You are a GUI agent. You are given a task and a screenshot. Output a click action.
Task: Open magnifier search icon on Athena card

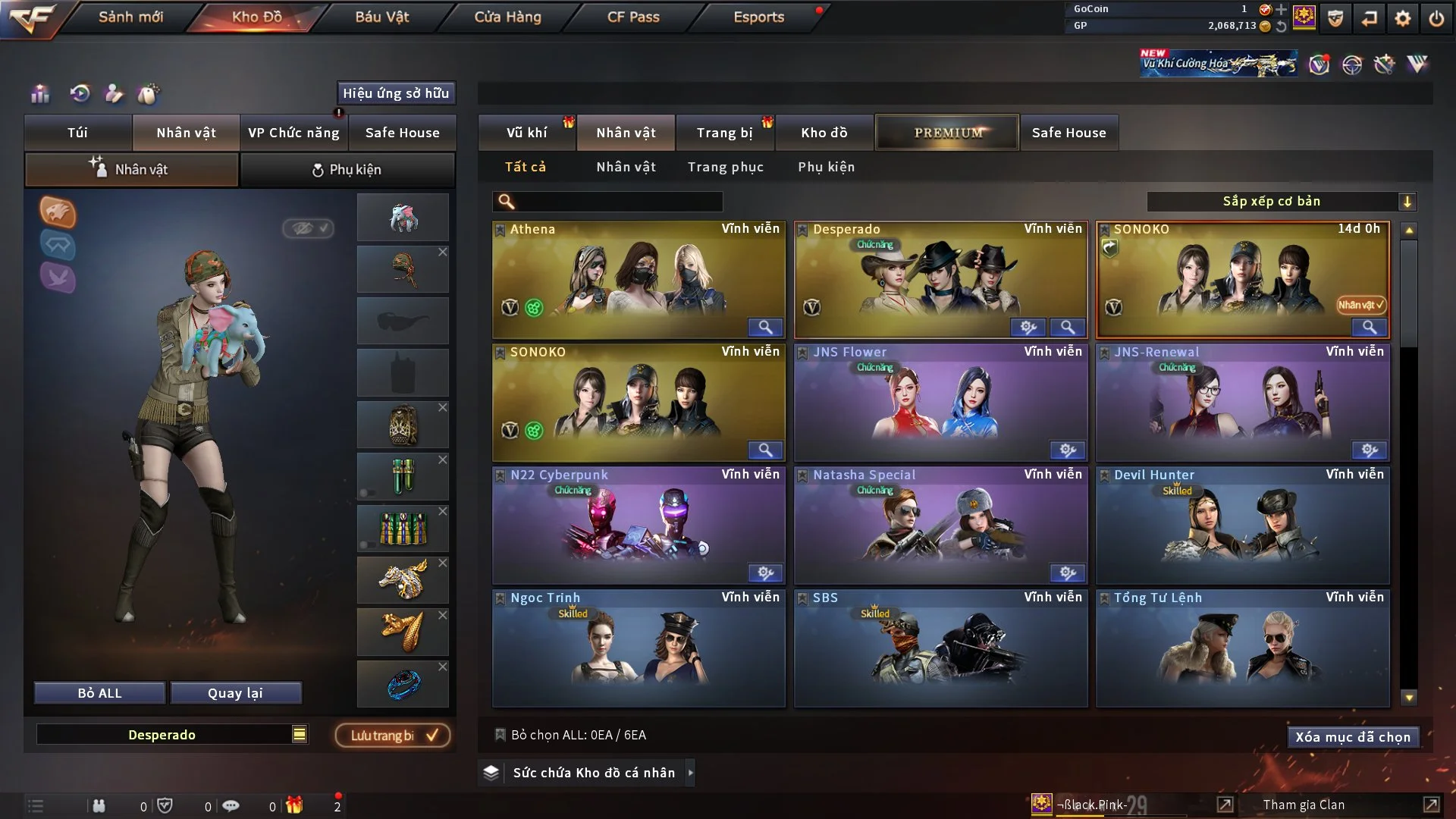tap(764, 328)
